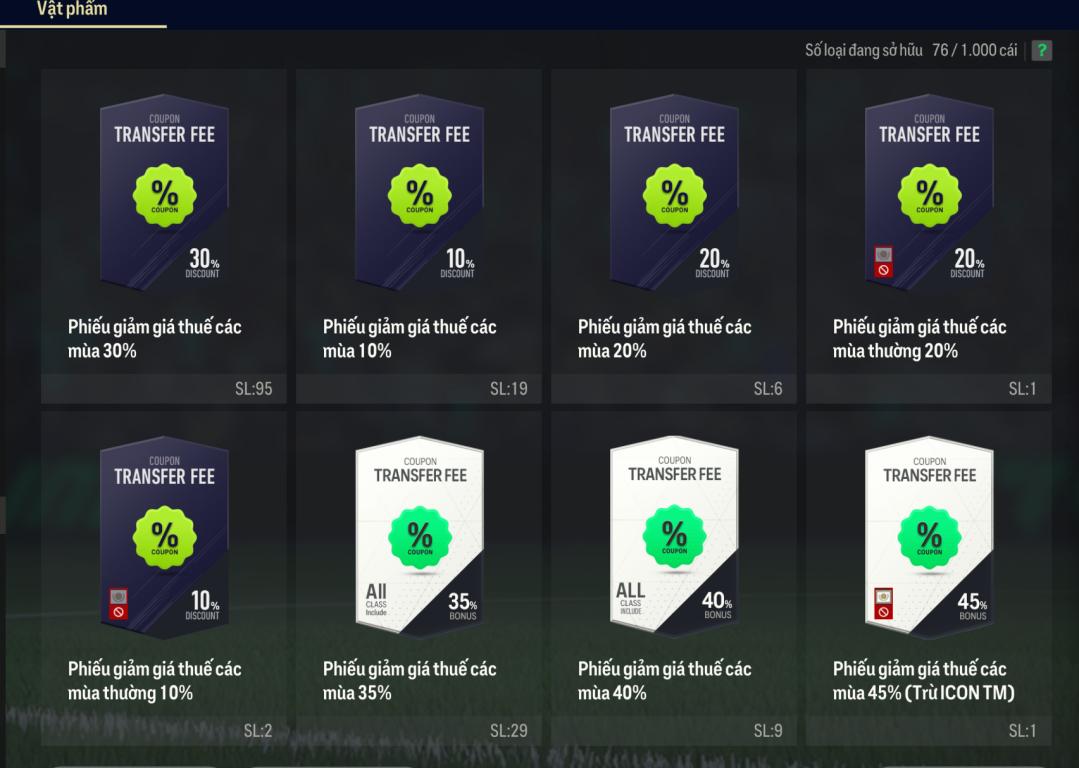
Task: Pick the mùa thường 20% coupon
Action: 929,236
